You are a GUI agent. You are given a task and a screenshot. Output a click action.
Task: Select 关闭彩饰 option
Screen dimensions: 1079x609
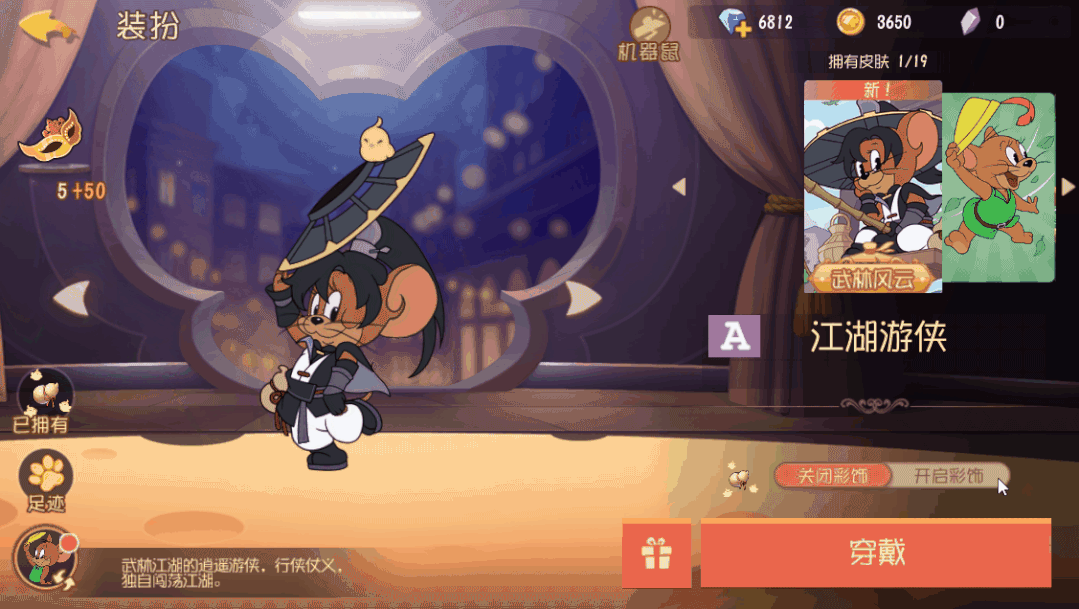[833, 476]
